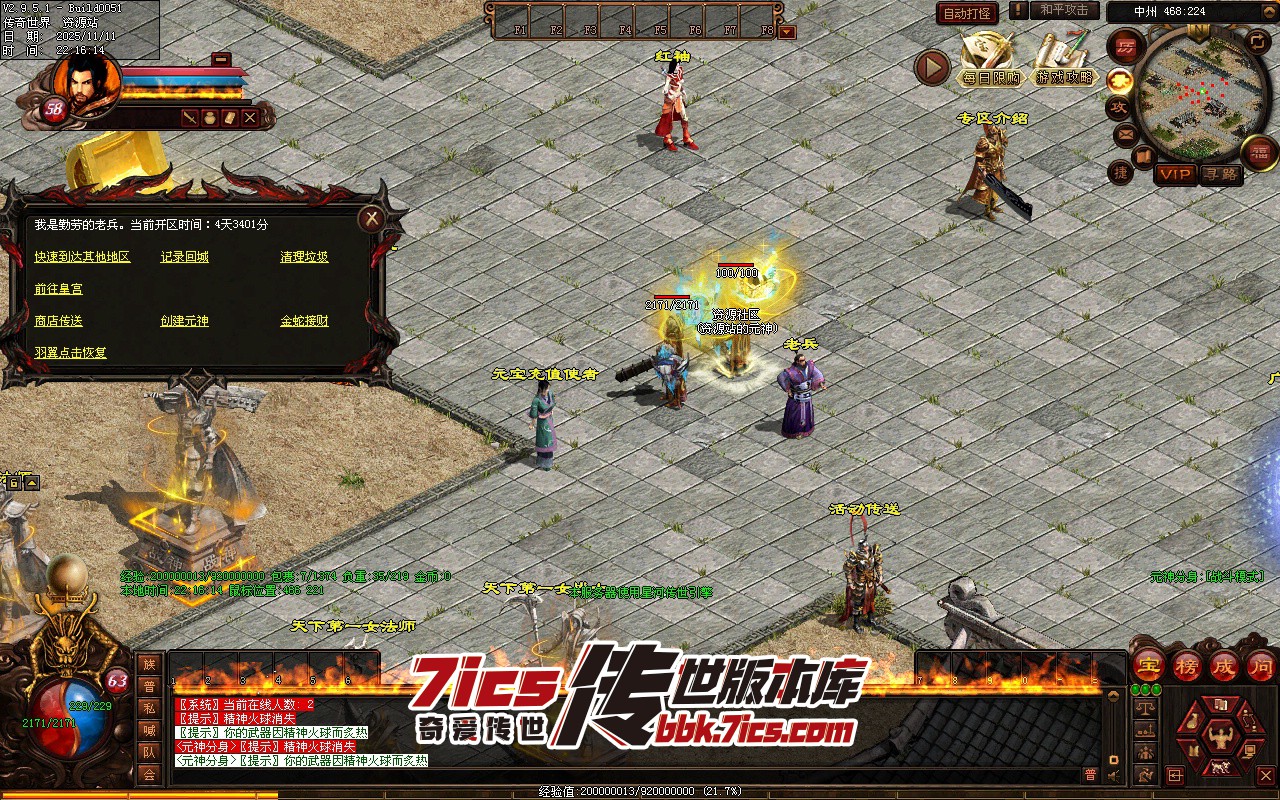Open the 榜 ranking button

pos(1187,665)
